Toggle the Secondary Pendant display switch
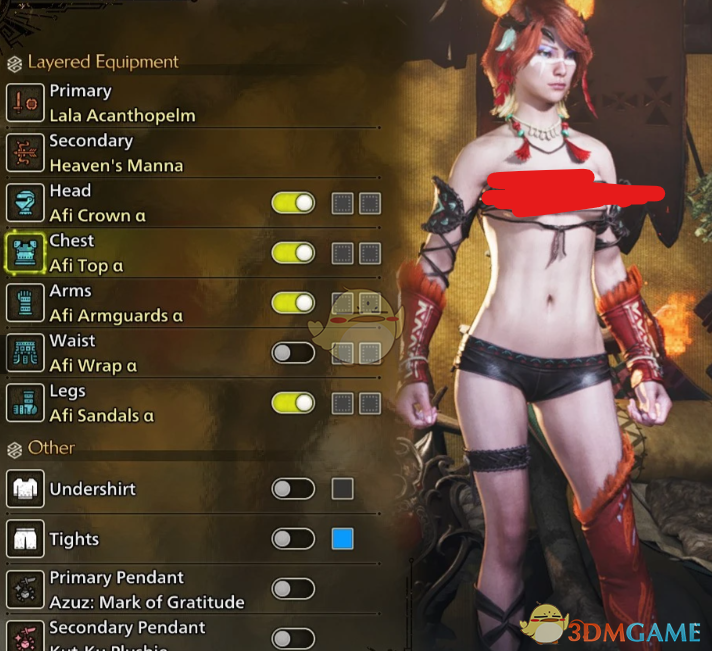The width and height of the screenshot is (712, 651). click(x=292, y=638)
